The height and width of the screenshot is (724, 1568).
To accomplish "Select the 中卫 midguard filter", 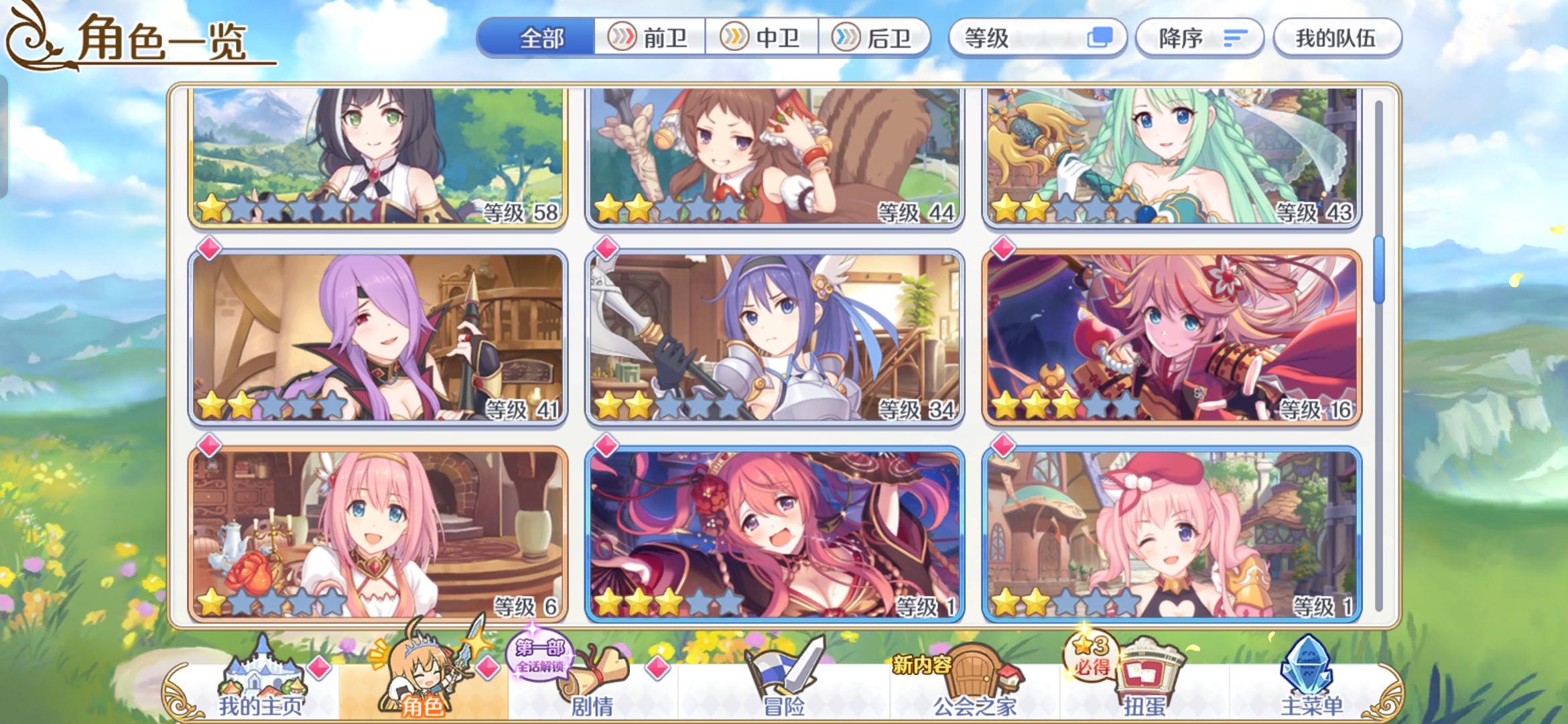I will tap(764, 38).
